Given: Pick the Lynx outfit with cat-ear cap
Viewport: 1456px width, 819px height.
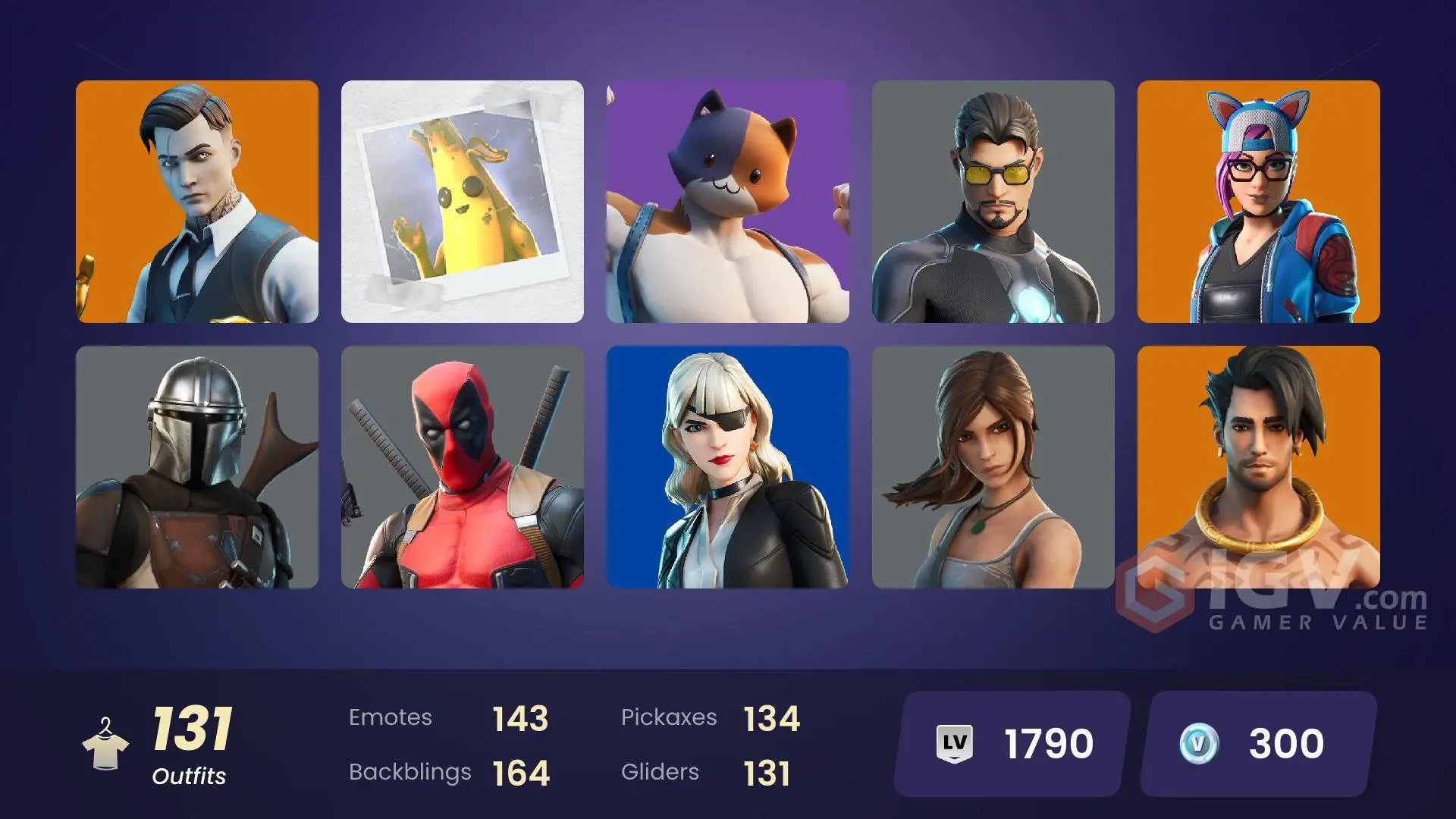Looking at the screenshot, I should pos(1259,202).
